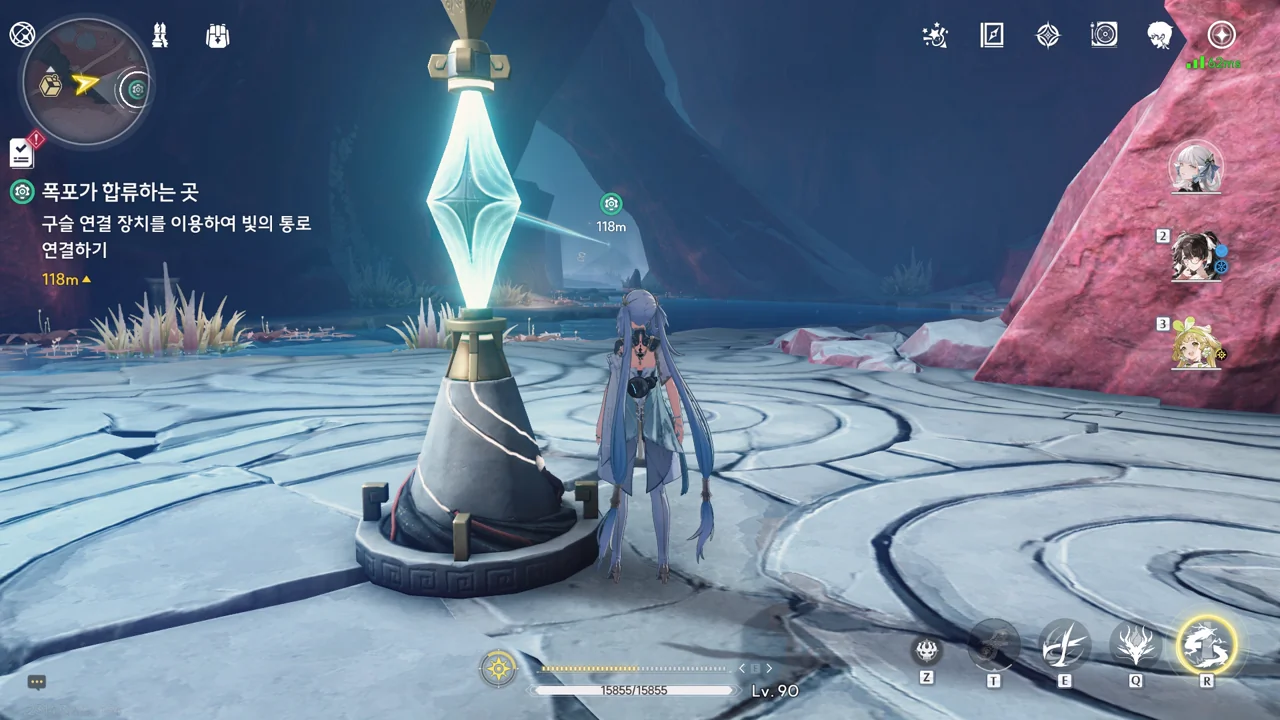Click the four-pointed star diamond icon
Viewport: 1280px width, 720px height.
tap(1047, 36)
